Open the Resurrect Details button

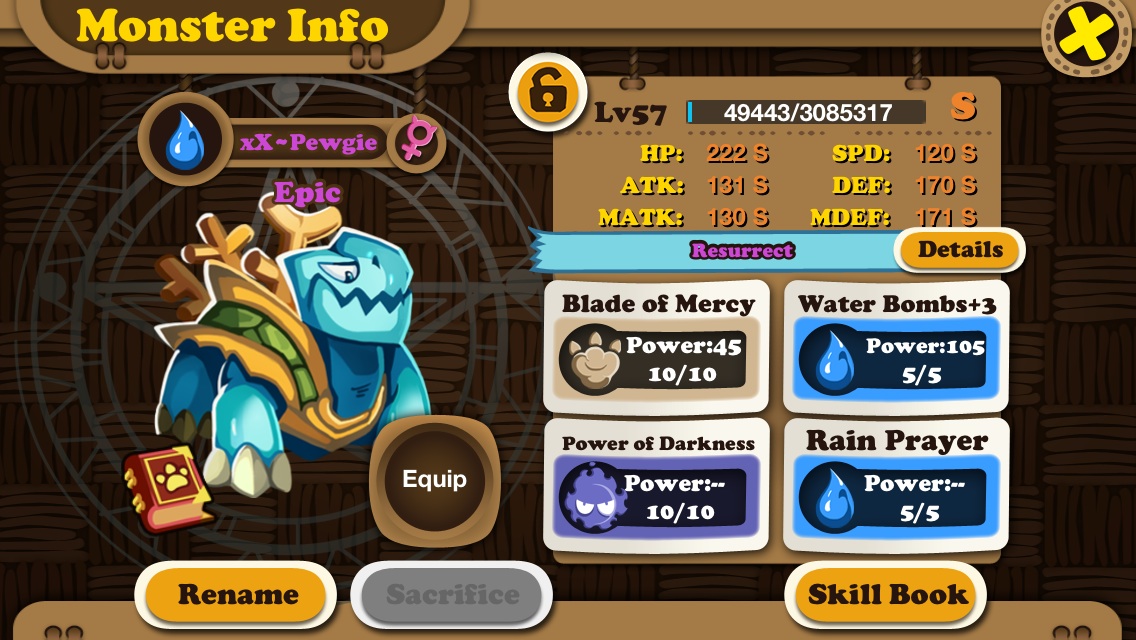pos(960,250)
